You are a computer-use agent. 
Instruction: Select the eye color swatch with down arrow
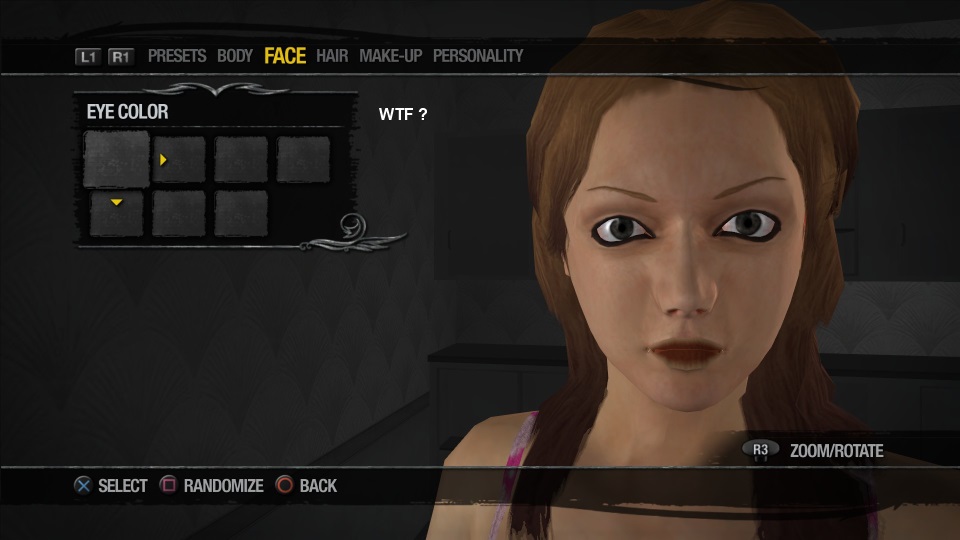(116, 213)
